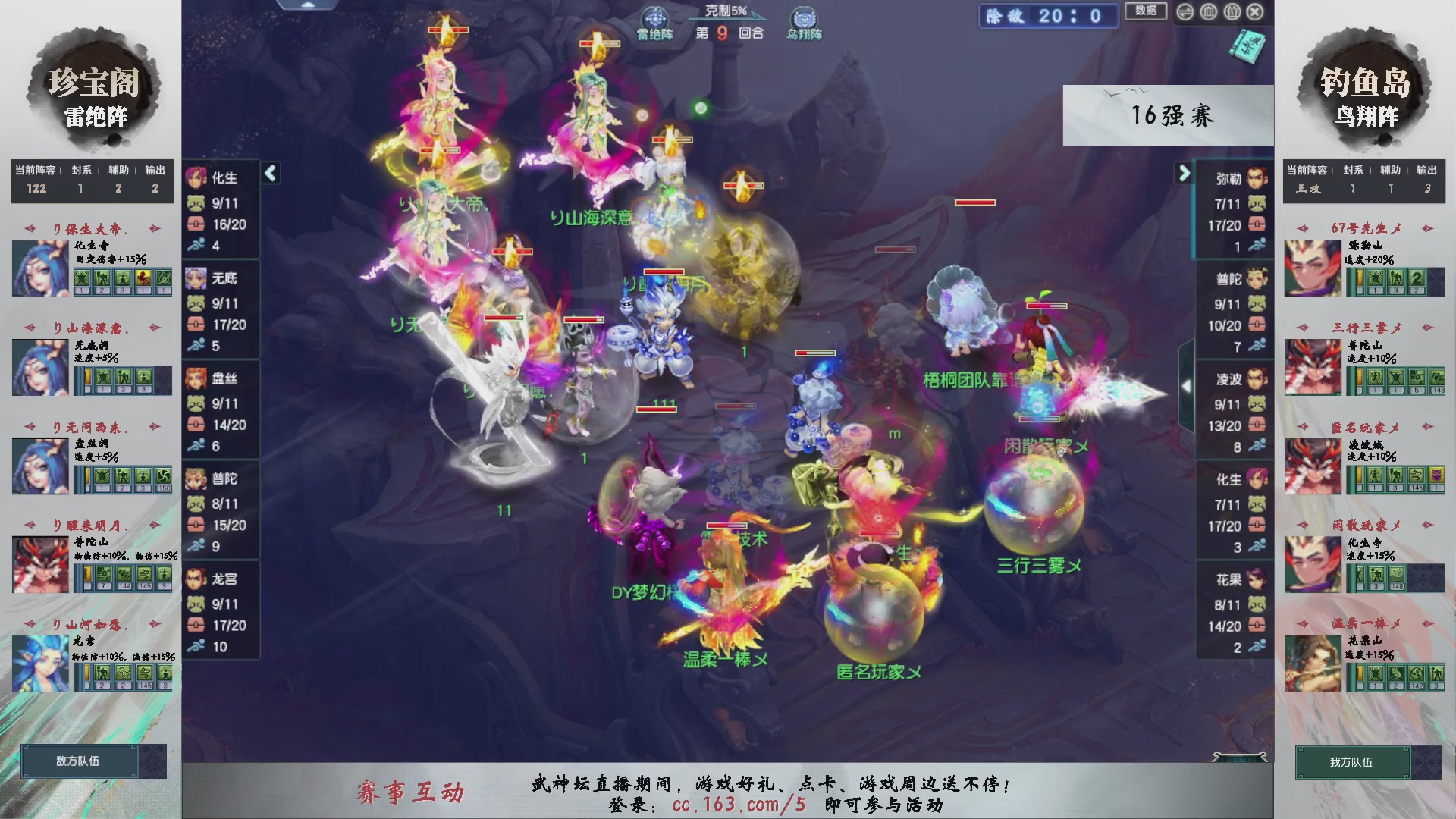
Task: Open the second cage icon in top-right toolbar
Action: click(x=1232, y=11)
